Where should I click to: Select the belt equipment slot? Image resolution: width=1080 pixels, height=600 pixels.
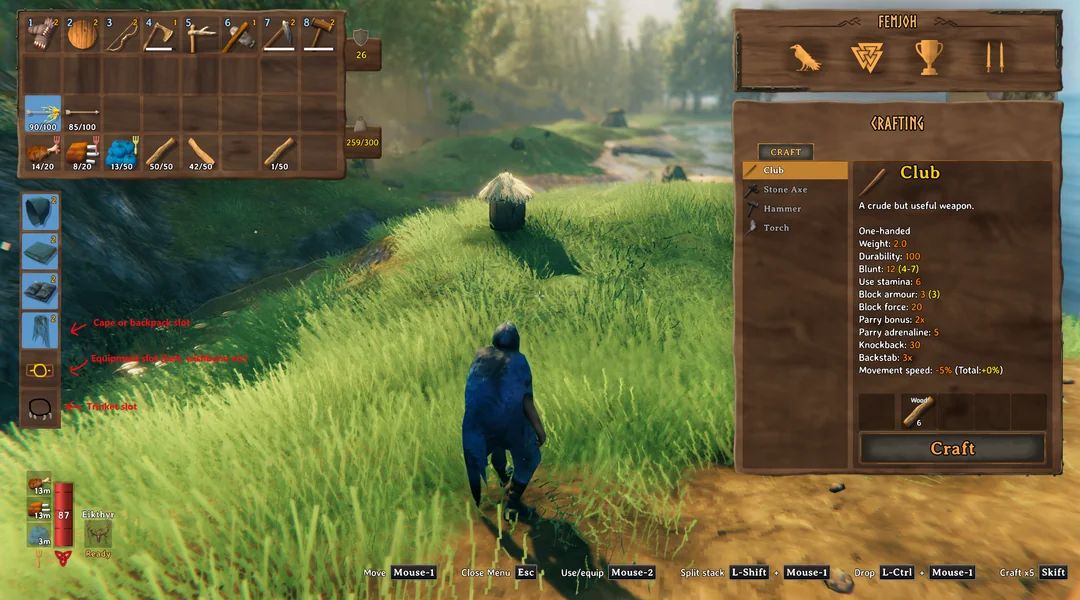point(41,370)
